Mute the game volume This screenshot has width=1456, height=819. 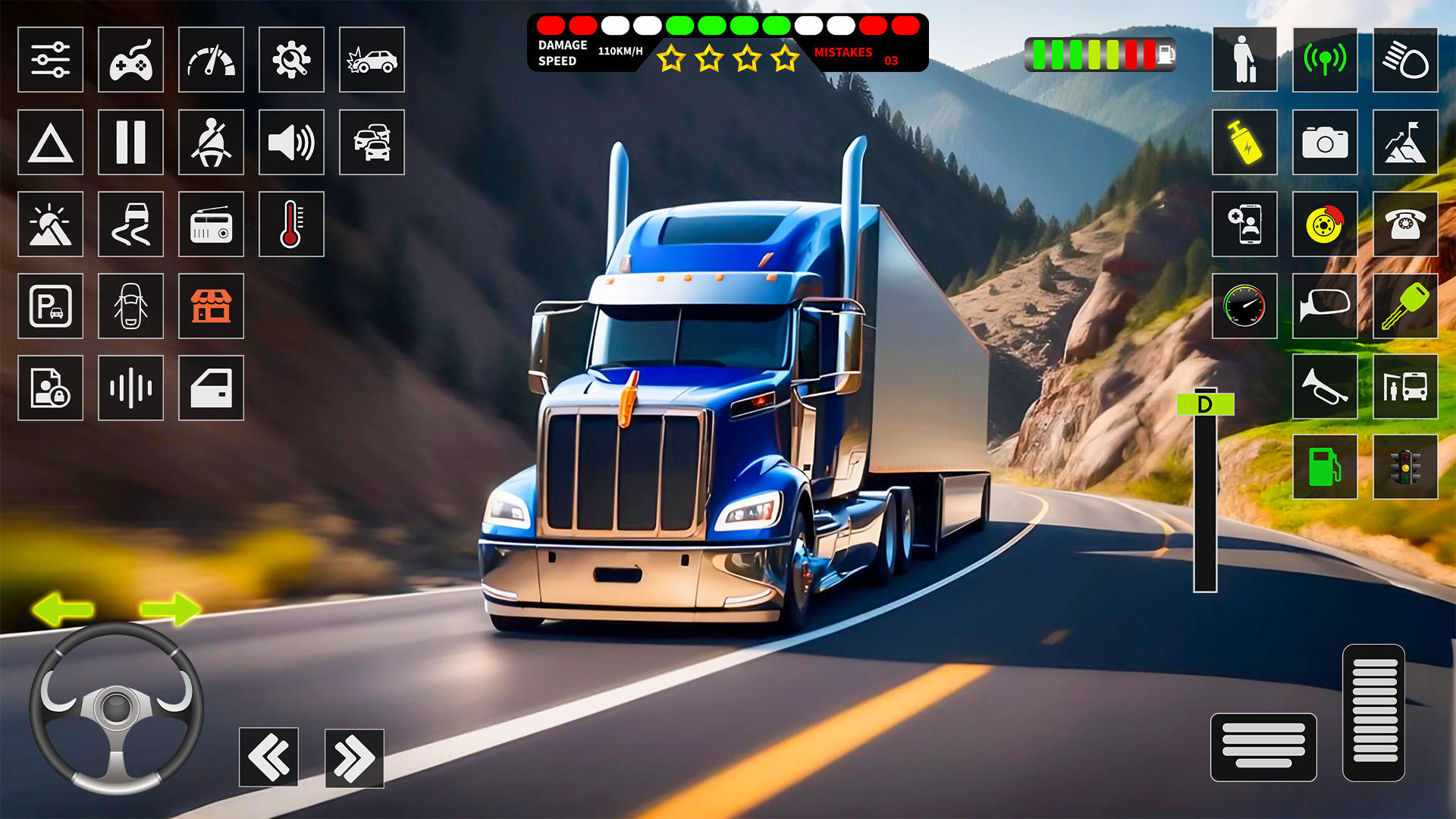point(291,143)
